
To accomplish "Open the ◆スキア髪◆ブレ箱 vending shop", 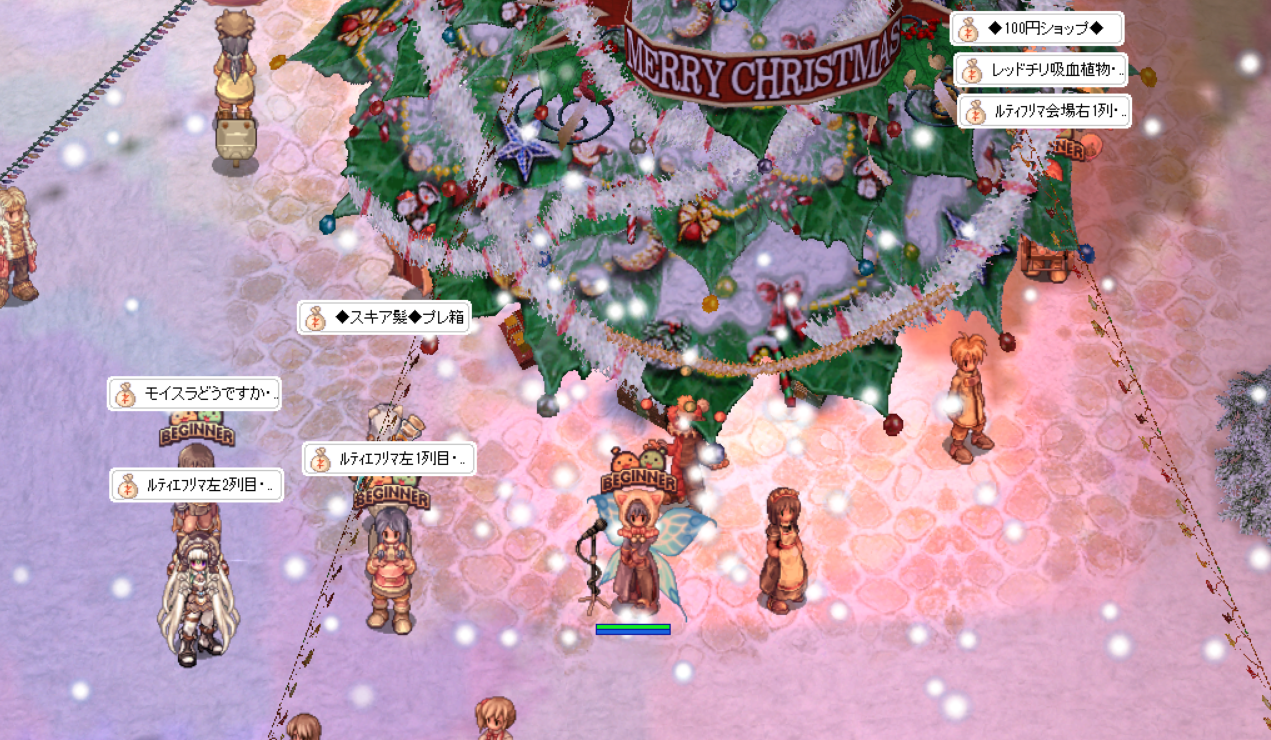I will pyautogui.click(x=384, y=318).
